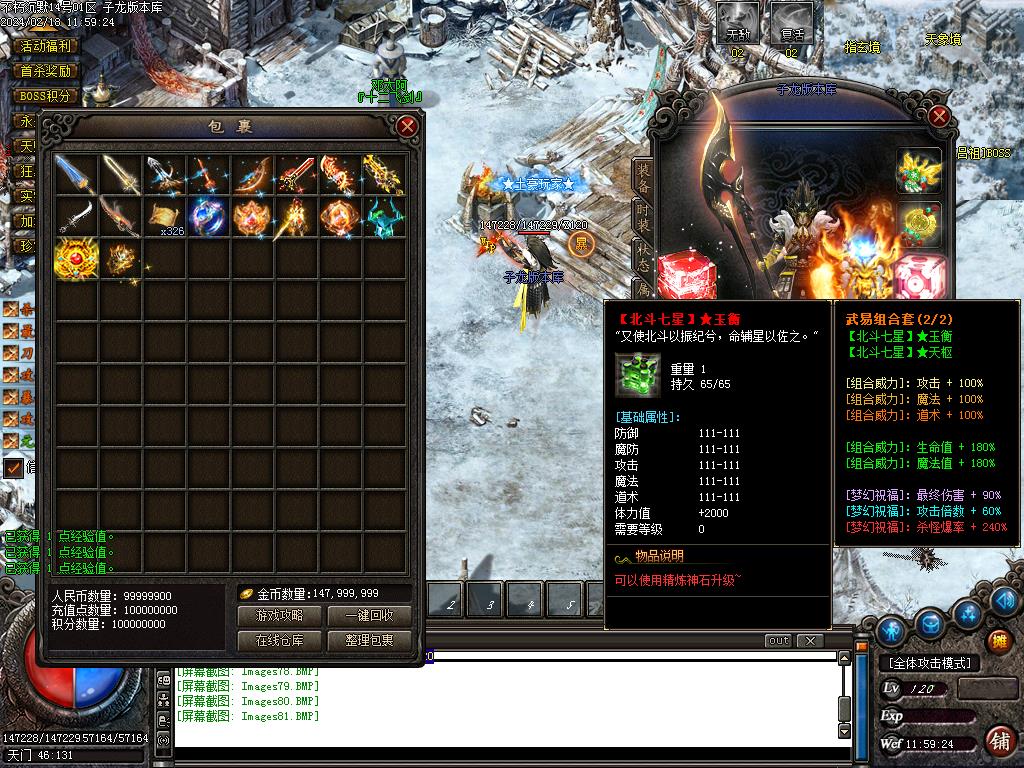The width and height of the screenshot is (1024, 768).
Task: Open the BOSS积分 points menu
Action: [x=46, y=96]
